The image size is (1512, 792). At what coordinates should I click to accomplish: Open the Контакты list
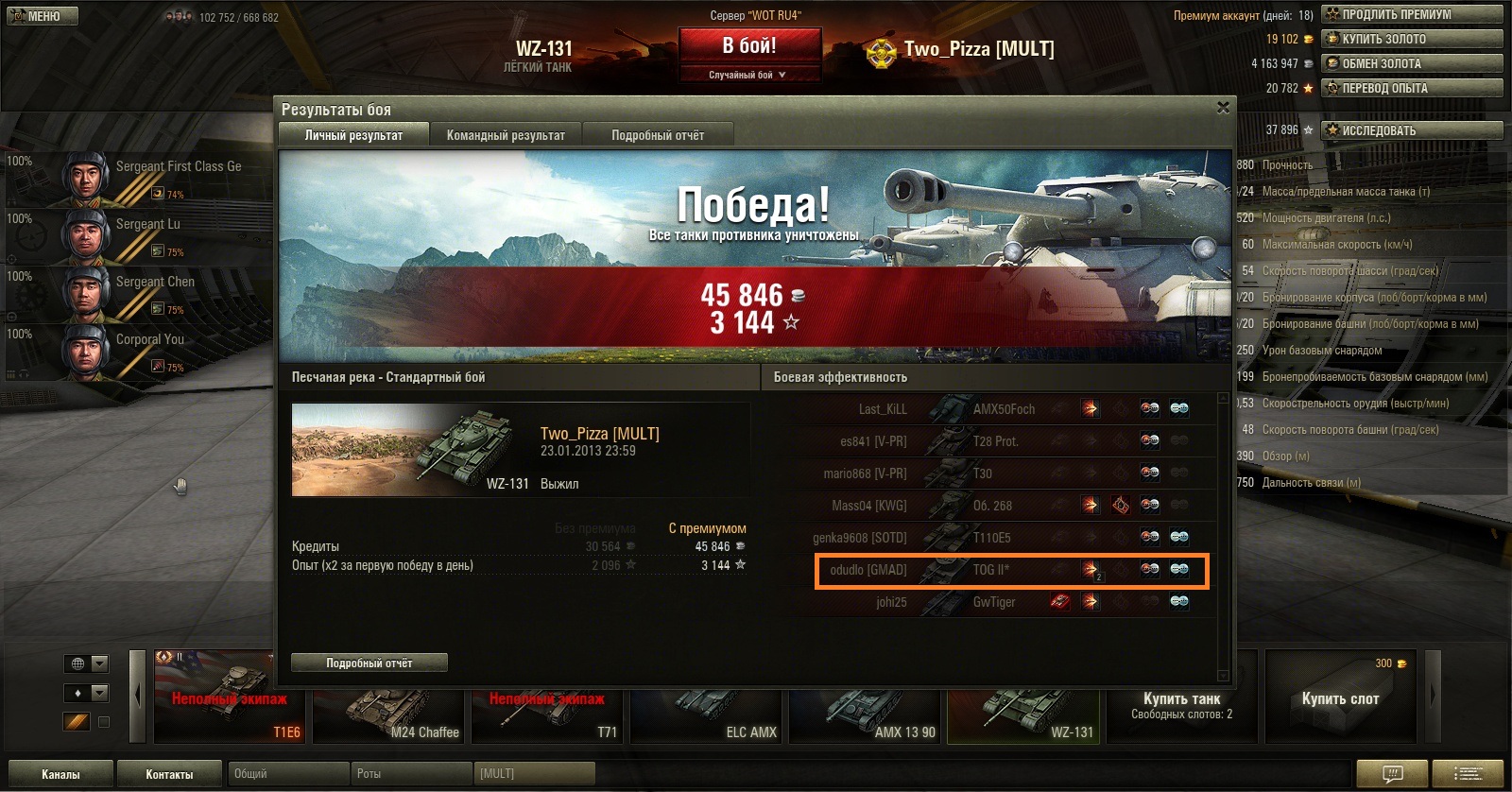click(169, 774)
